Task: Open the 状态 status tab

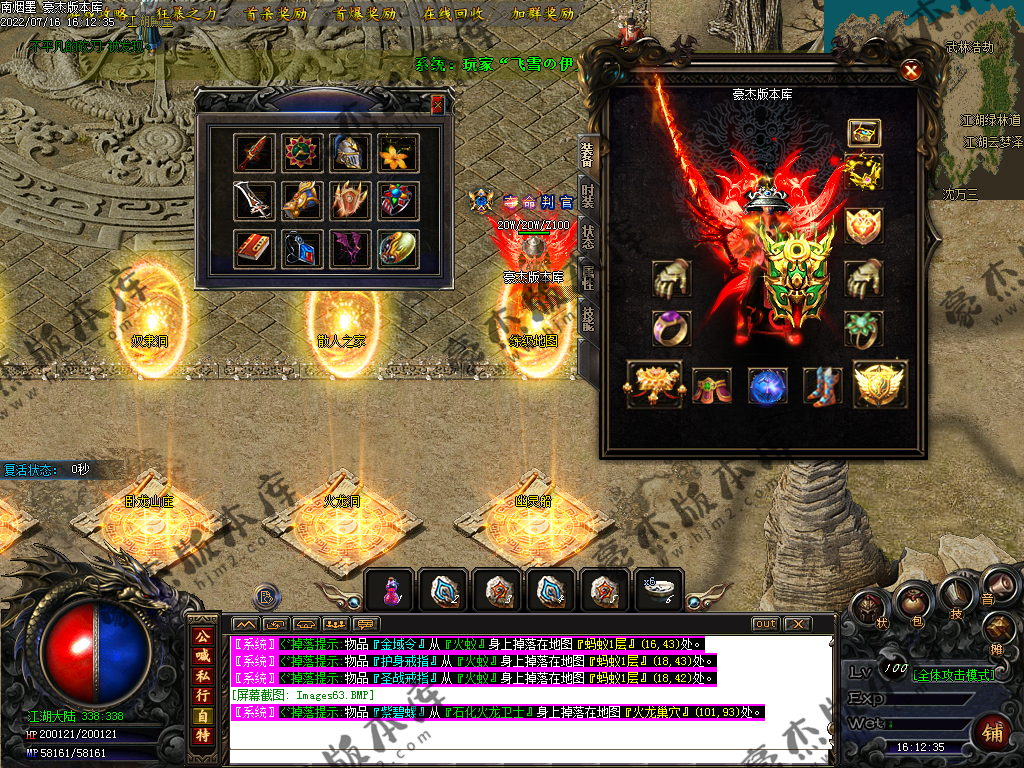Action: tap(588, 241)
